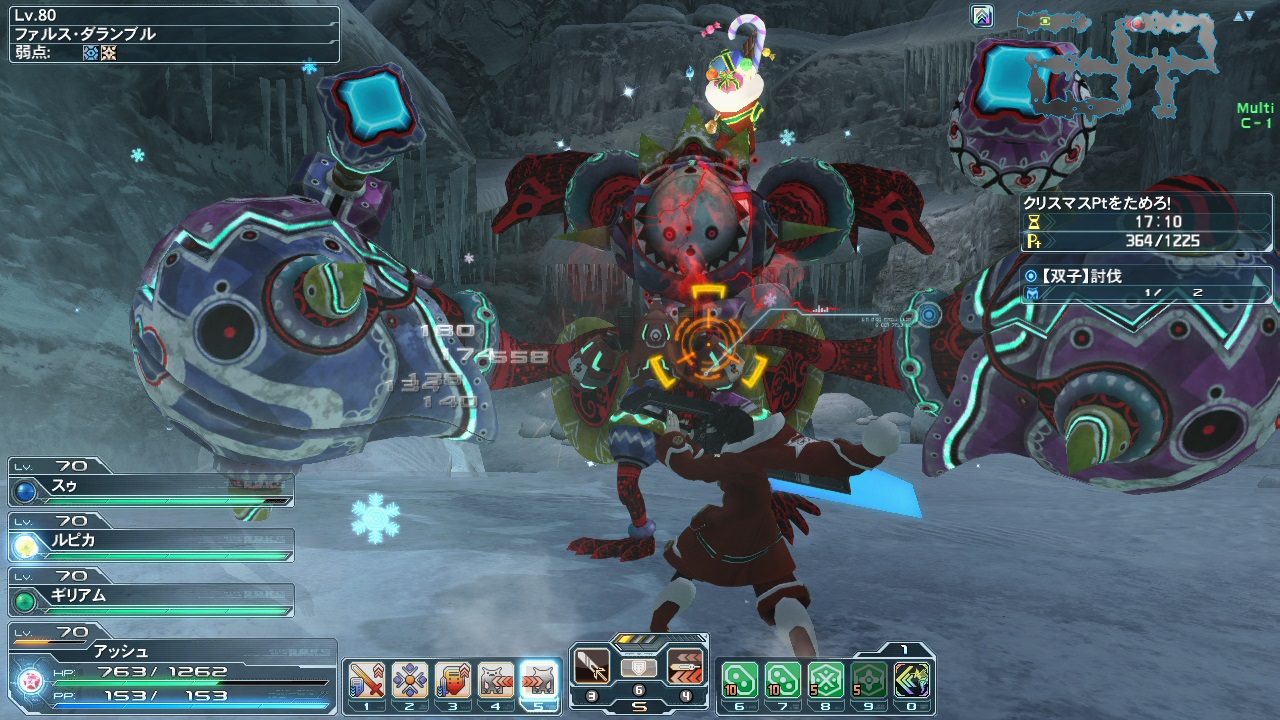The width and height of the screenshot is (1280, 720).
Task: Click the center shield icon in weapon palette
Action: coord(639,667)
